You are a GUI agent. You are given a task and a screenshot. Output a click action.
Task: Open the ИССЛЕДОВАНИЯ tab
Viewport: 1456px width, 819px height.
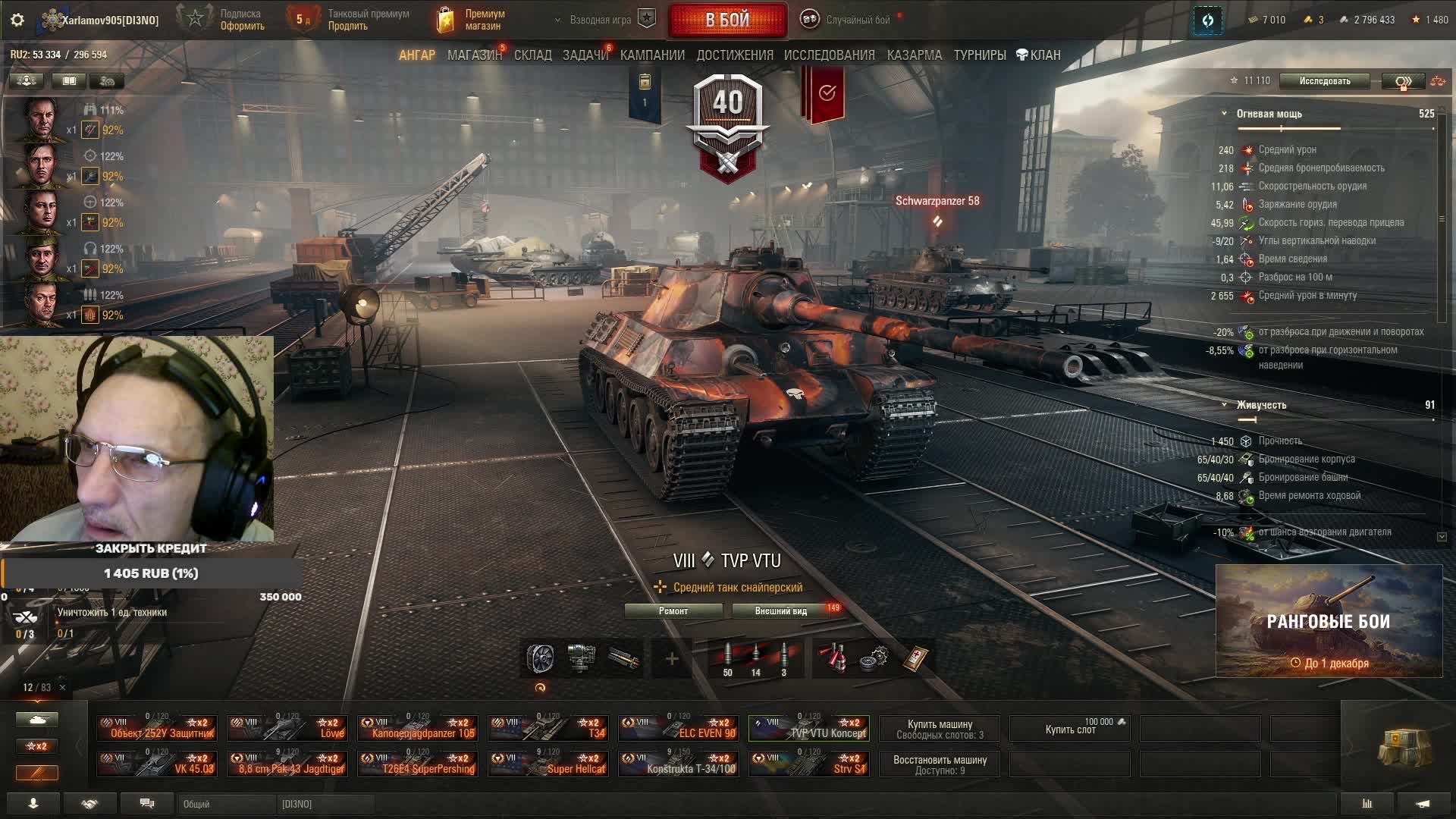(829, 55)
